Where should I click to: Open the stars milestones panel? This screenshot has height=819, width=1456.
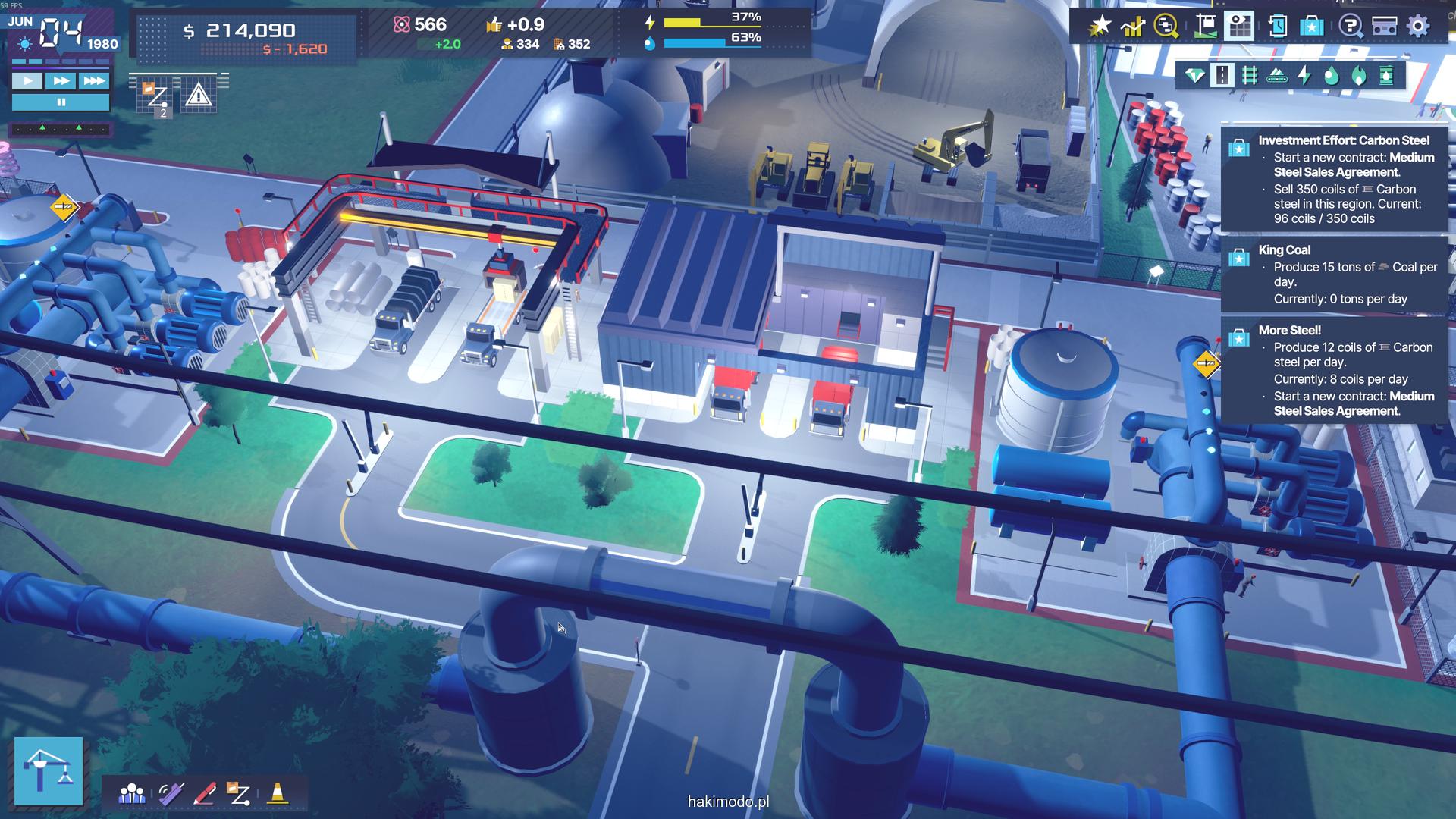click(1099, 27)
